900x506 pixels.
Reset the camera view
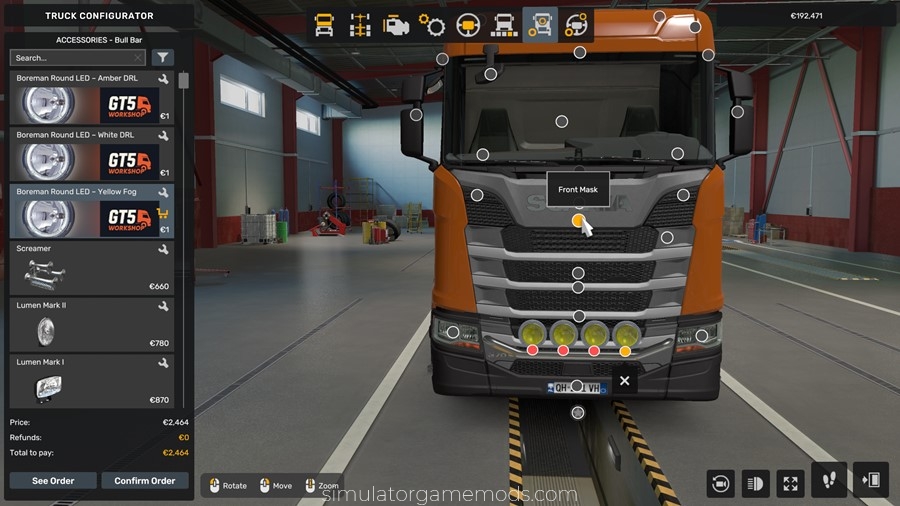tap(720, 484)
